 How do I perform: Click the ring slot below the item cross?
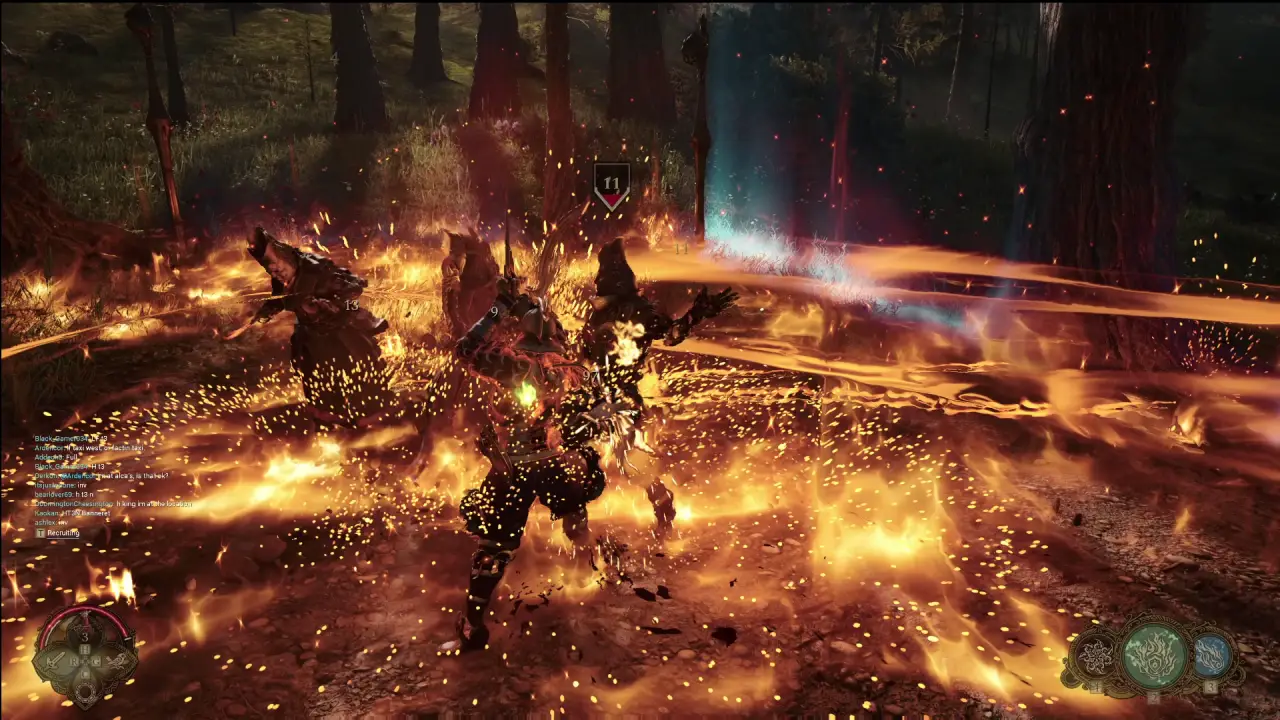[86, 691]
